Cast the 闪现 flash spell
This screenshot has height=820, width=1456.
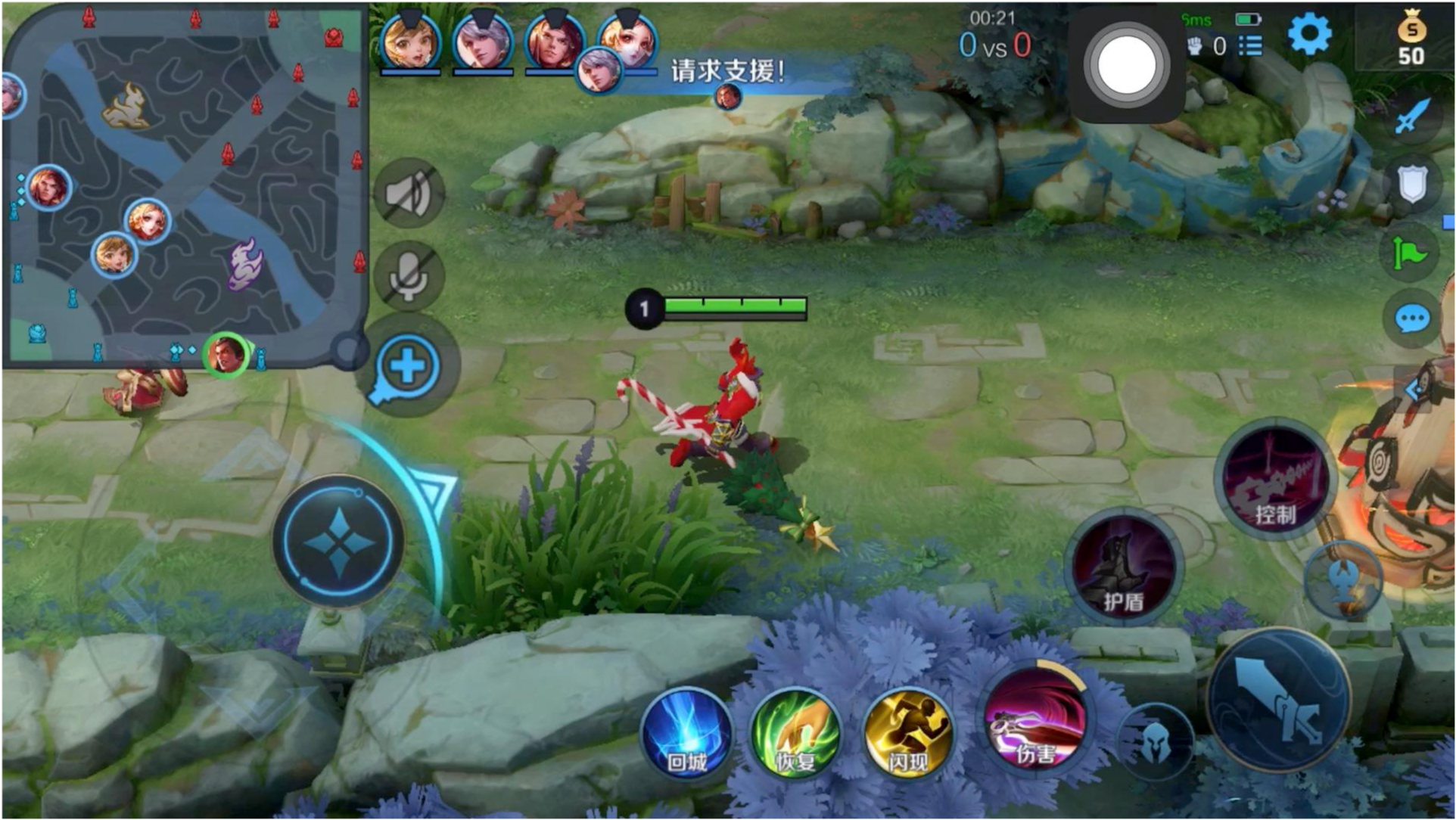coord(907,734)
